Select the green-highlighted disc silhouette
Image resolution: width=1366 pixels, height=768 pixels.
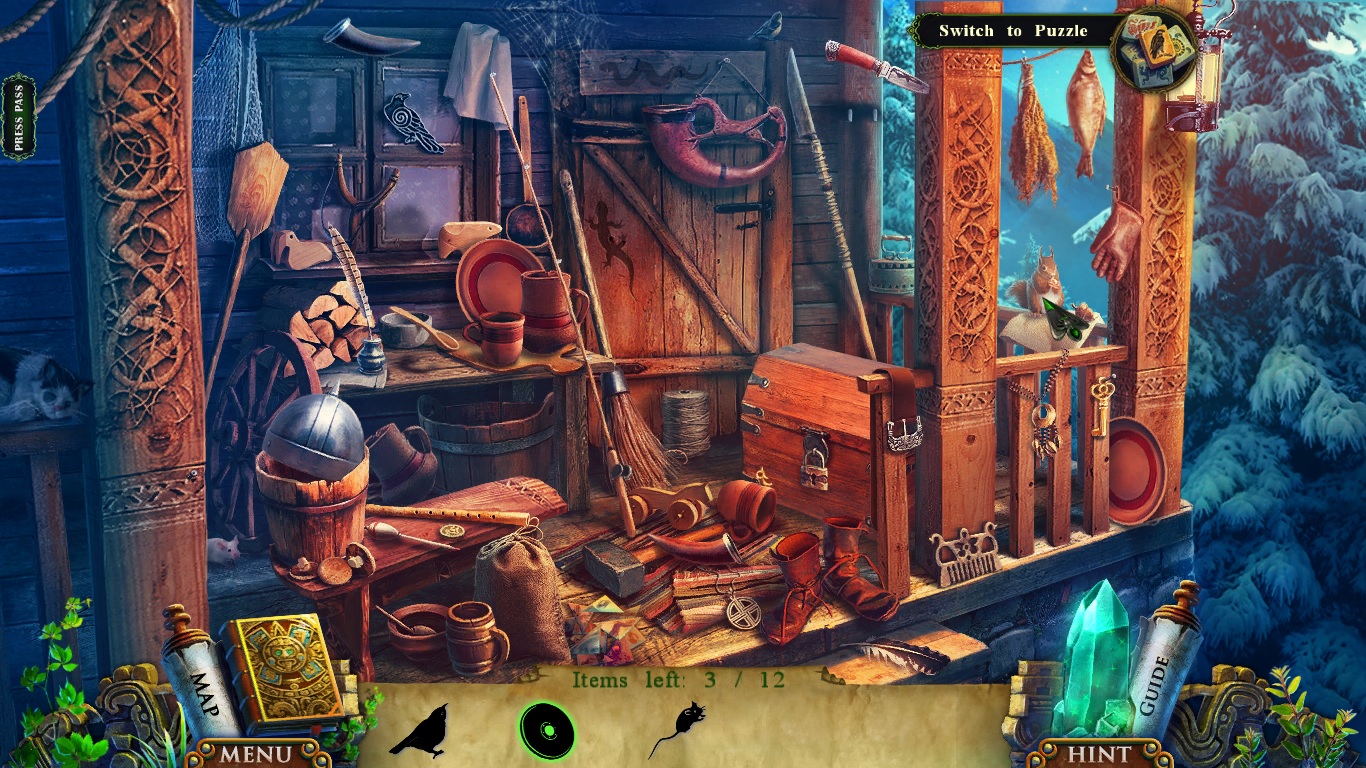(546, 730)
